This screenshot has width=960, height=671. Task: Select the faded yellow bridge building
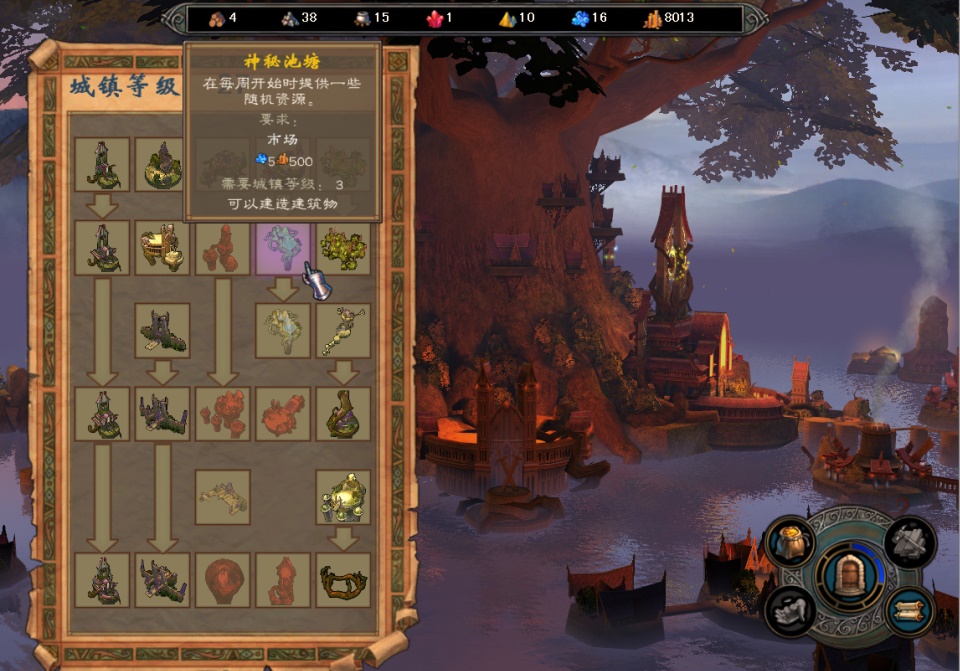pyautogui.click(x=223, y=497)
